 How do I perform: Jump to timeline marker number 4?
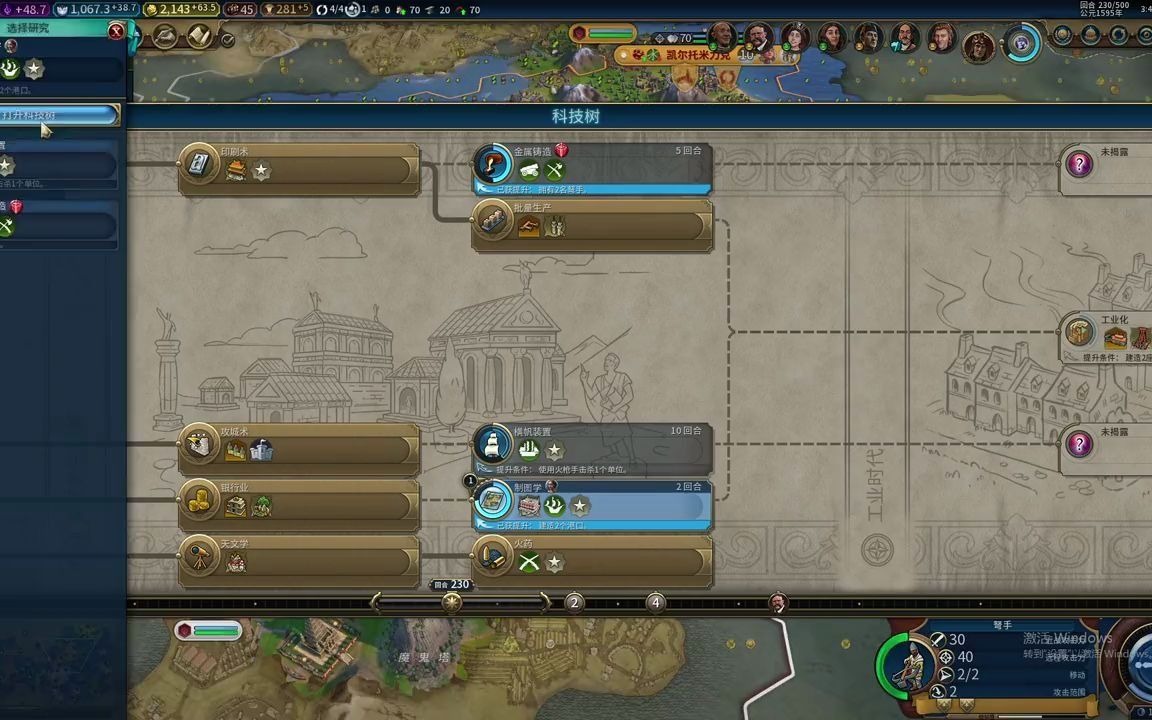(x=655, y=602)
